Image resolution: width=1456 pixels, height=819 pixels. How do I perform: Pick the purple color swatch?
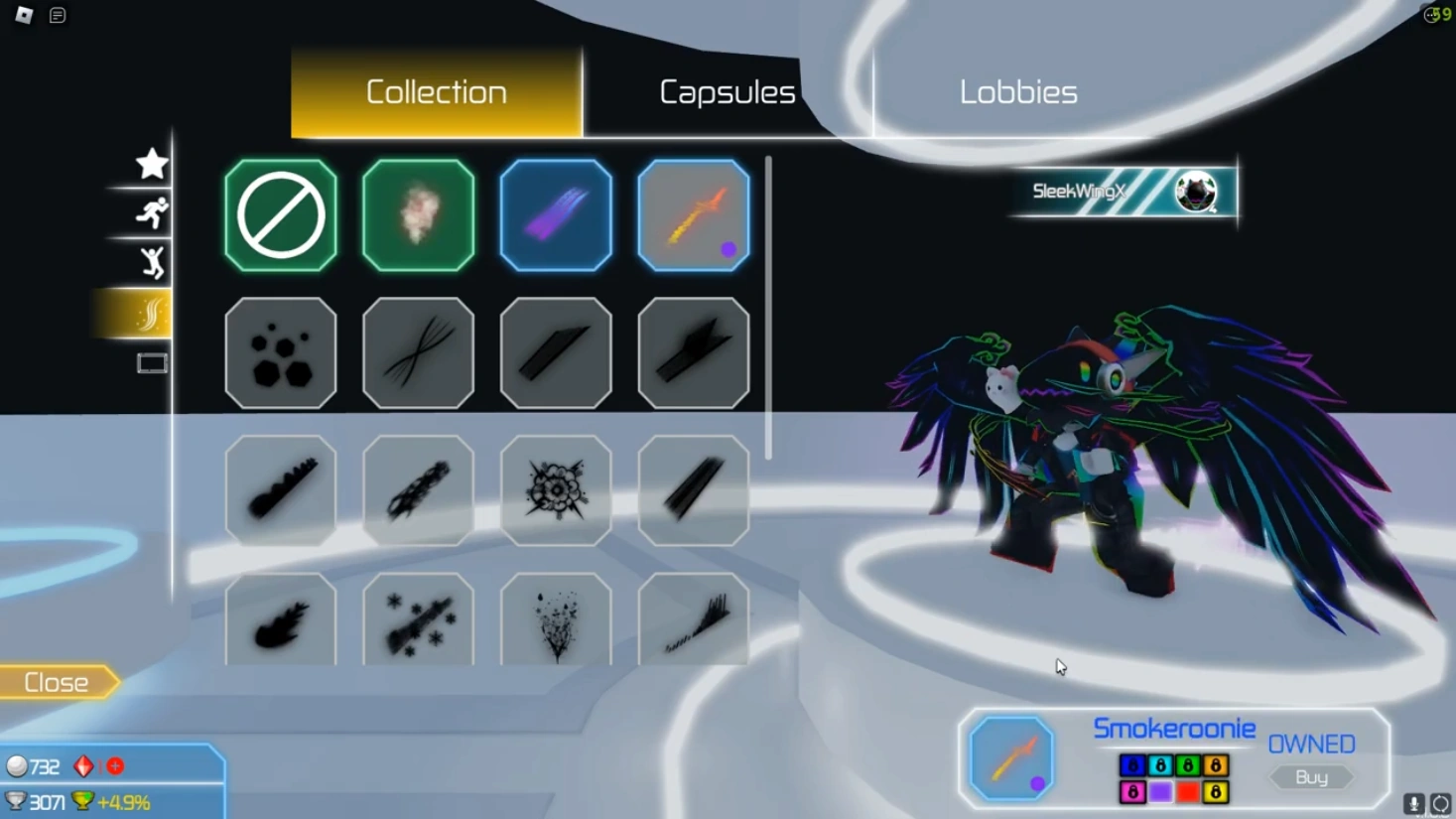pyautogui.click(x=1159, y=792)
